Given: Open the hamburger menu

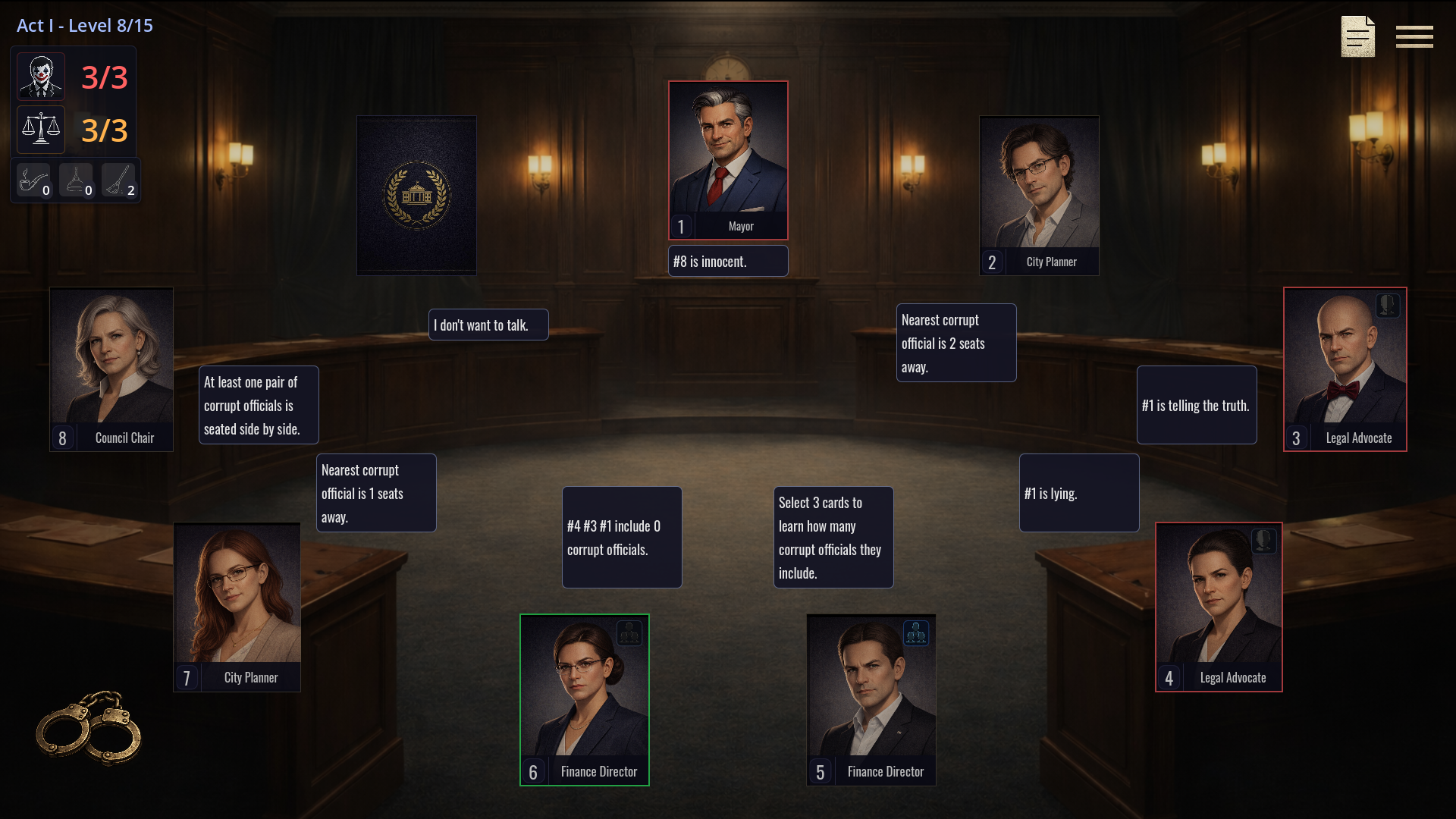Looking at the screenshot, I should pyautogui.click(x=1414, y=36).
